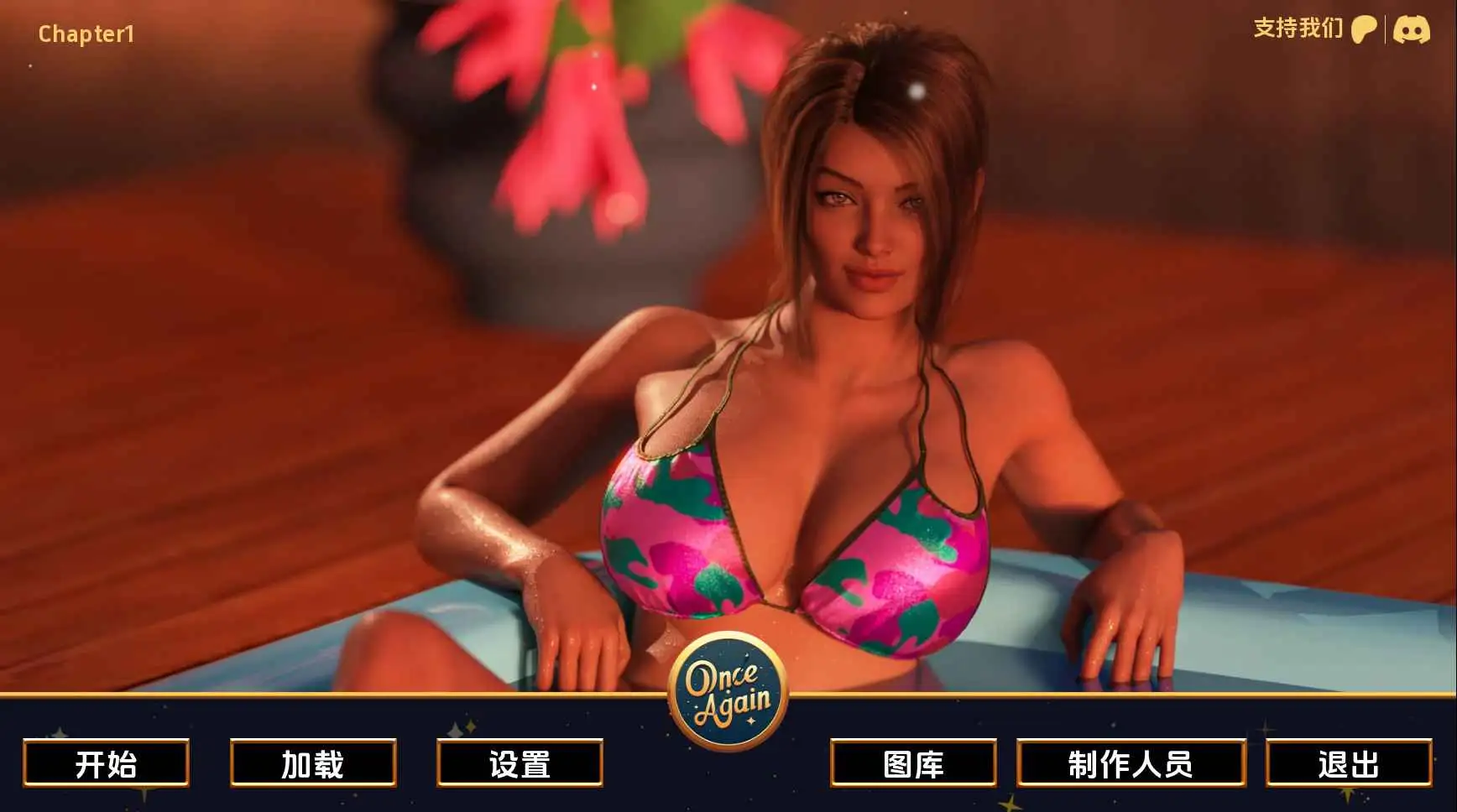The width and height of the screenshot is (1457, 812).
Task: Select the Chapter1 label top left
Action: click(84, 34)
